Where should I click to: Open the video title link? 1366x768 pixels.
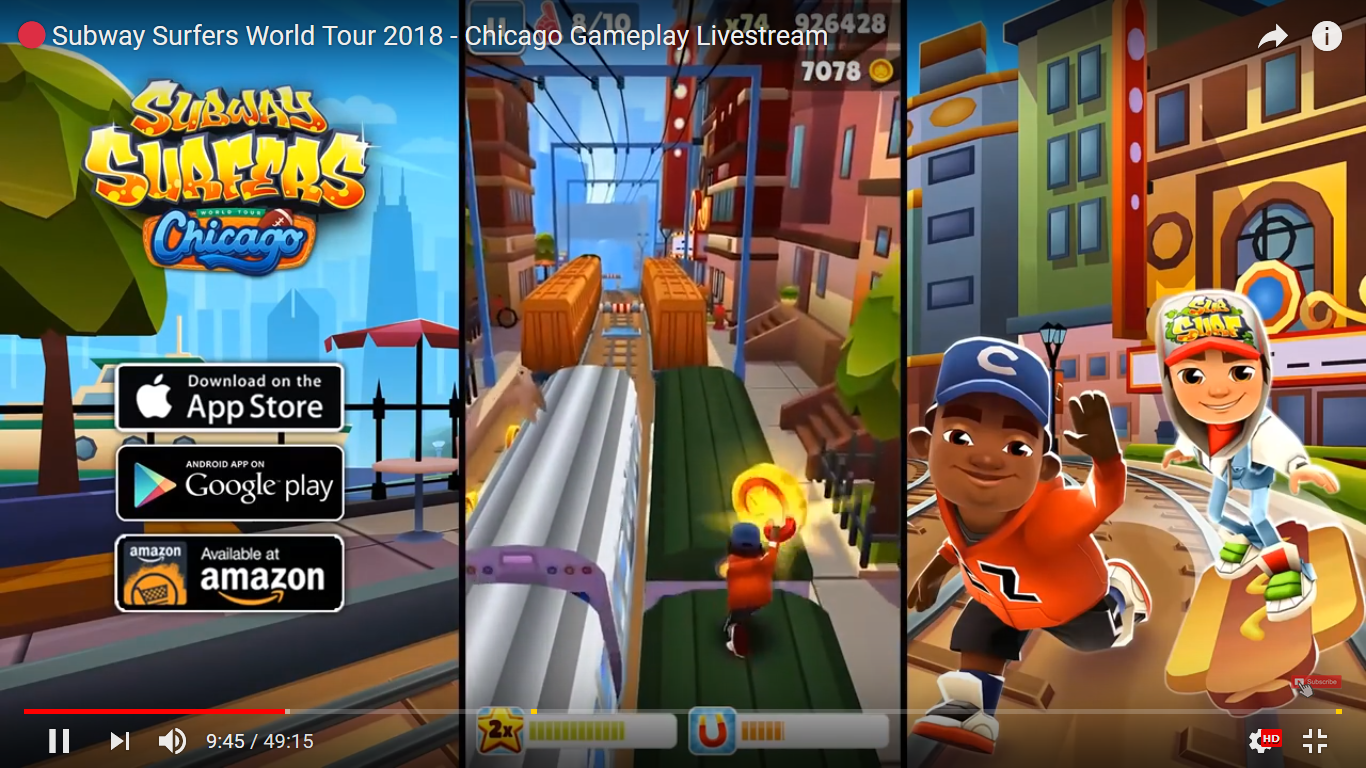[x=440, y=36]
